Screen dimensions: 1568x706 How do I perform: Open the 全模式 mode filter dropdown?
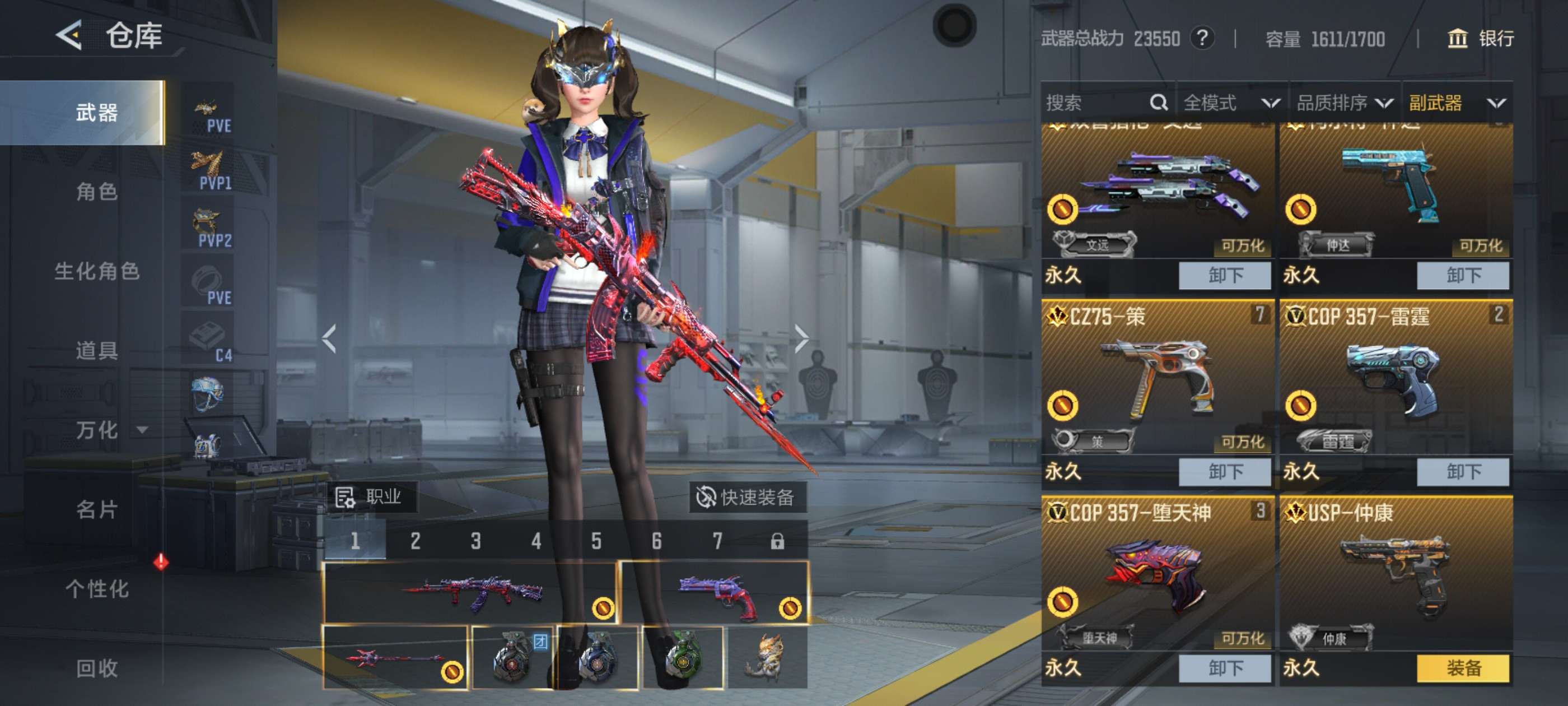tap(1231, 103)
